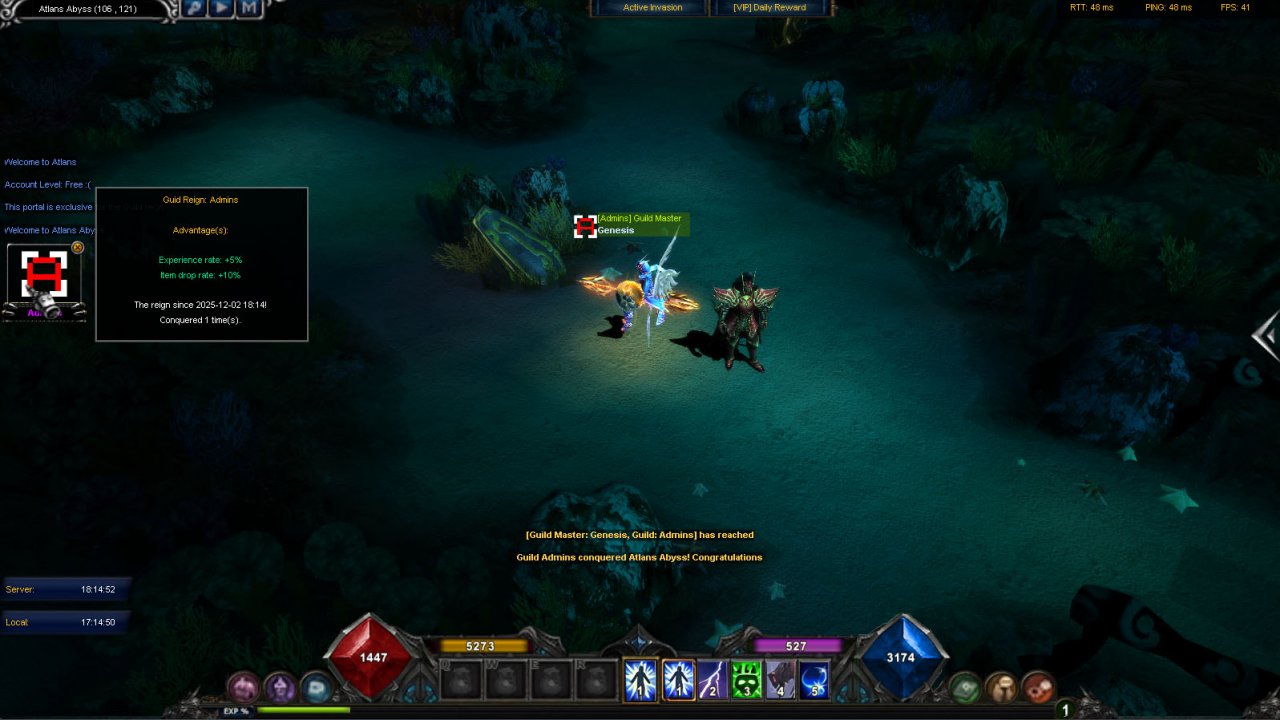Image resolution: width=1280 pixels, height=720 pixels.
Task: Activate the lightning bolt skill numbered 2
Action: (x=712, y=680)
